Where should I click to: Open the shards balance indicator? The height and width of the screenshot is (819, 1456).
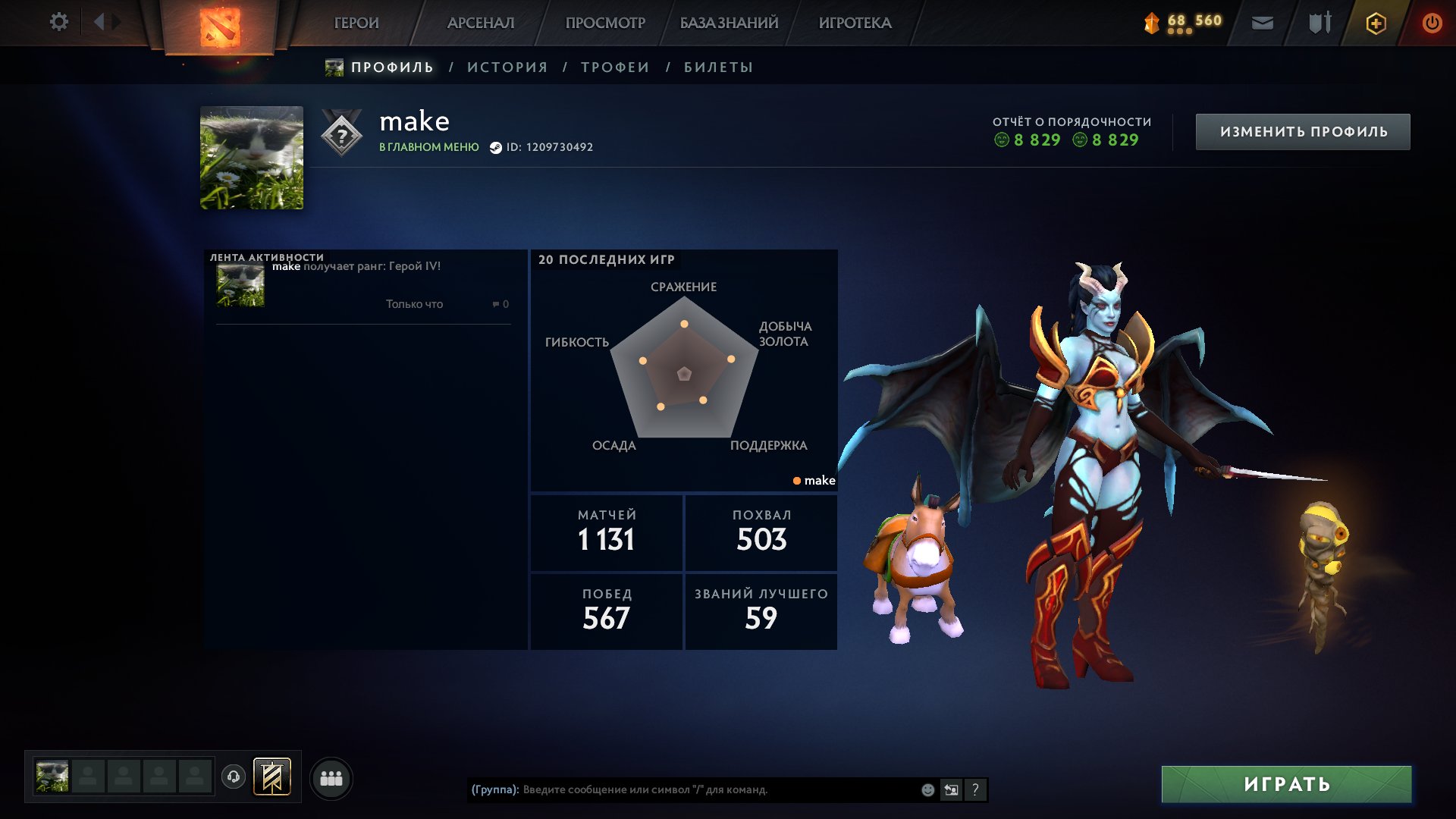point(1178,22)
